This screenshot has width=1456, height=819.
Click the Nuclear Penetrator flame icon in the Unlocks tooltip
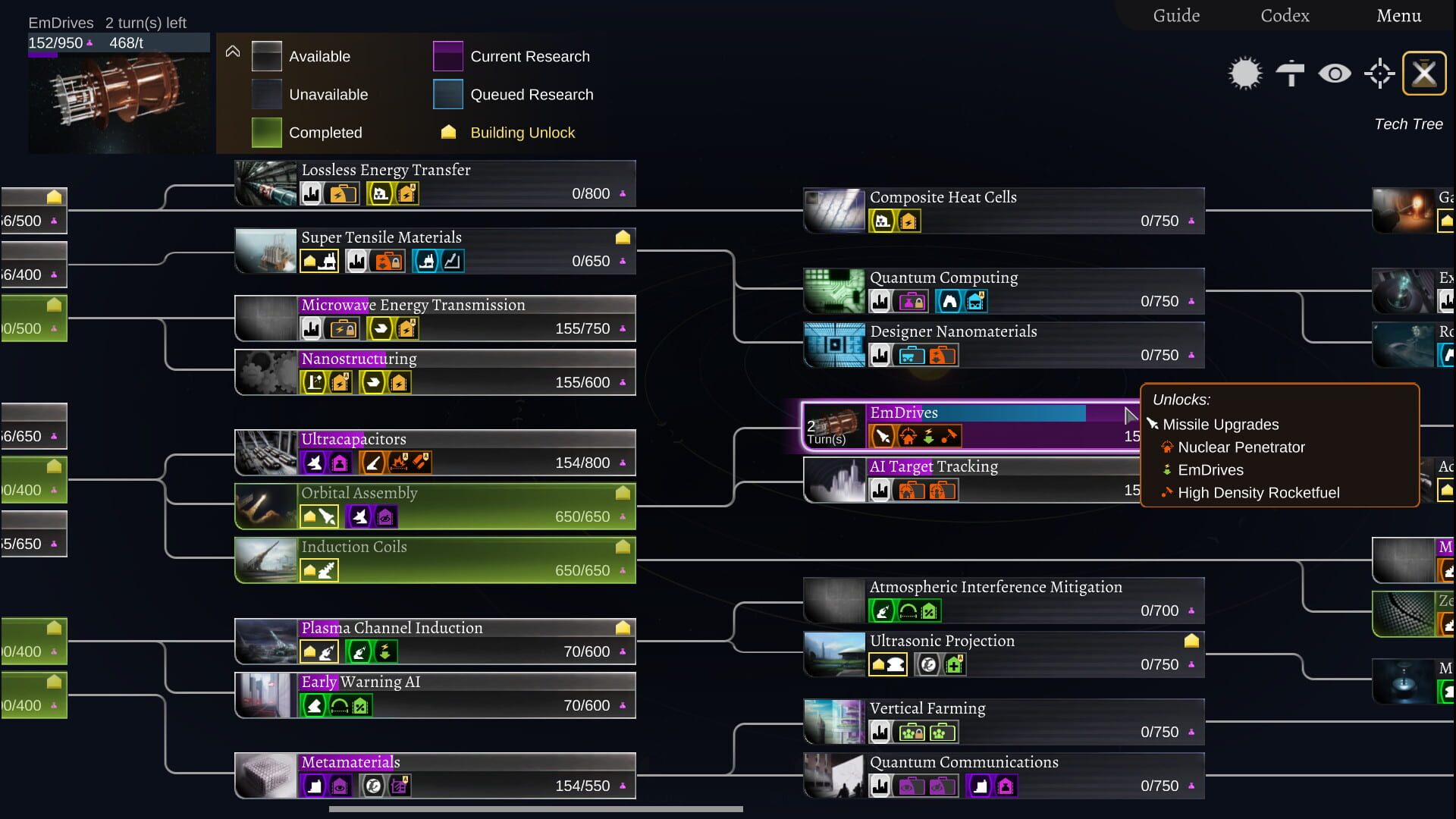[x=1166, y=447]
